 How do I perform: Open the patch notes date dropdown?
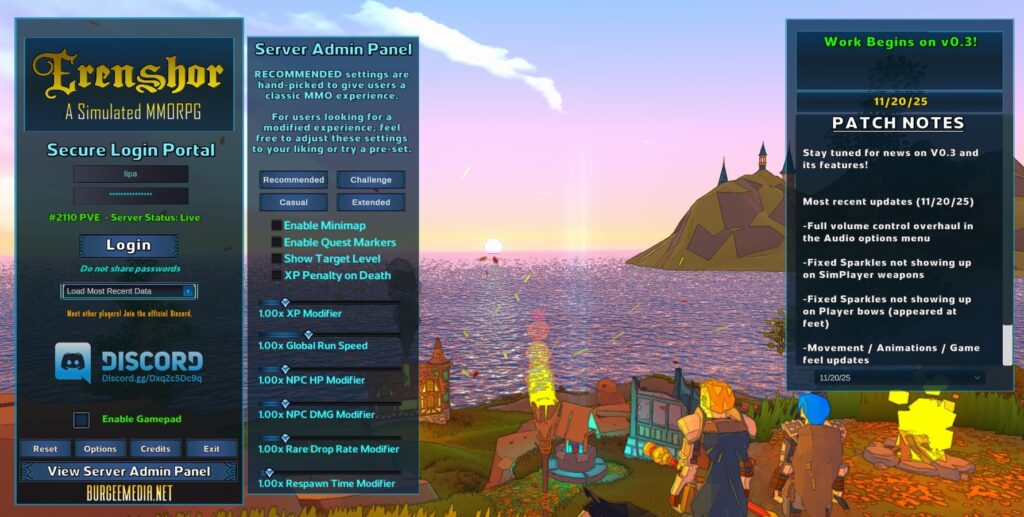pyautogui.click(x=899, y=378)
